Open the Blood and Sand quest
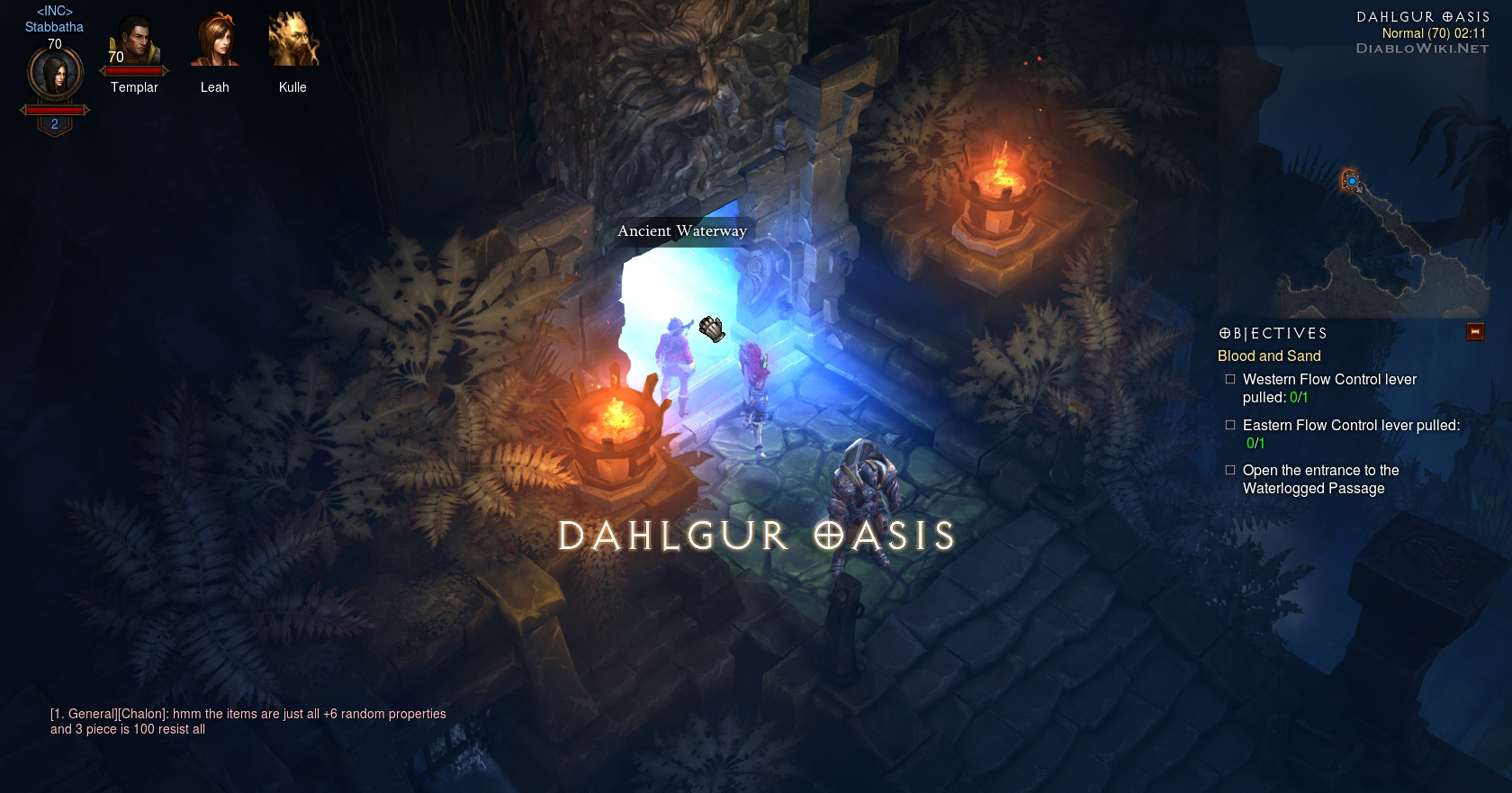 pos(1269,356)
